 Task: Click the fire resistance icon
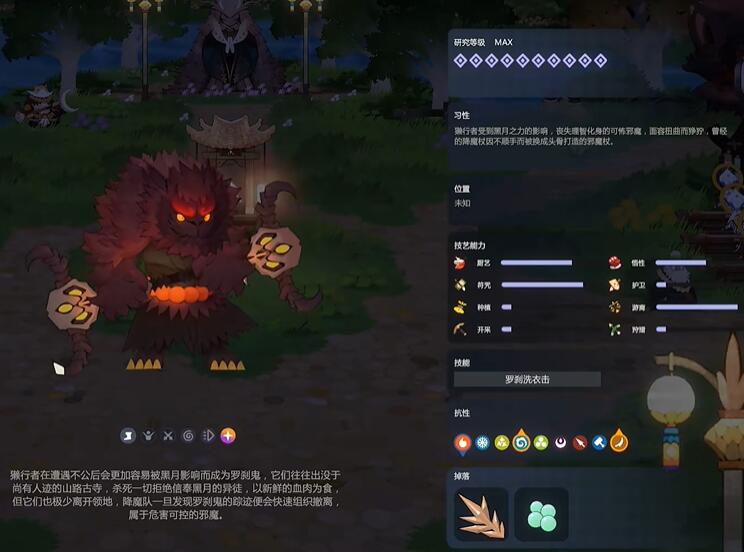[462, 442]
